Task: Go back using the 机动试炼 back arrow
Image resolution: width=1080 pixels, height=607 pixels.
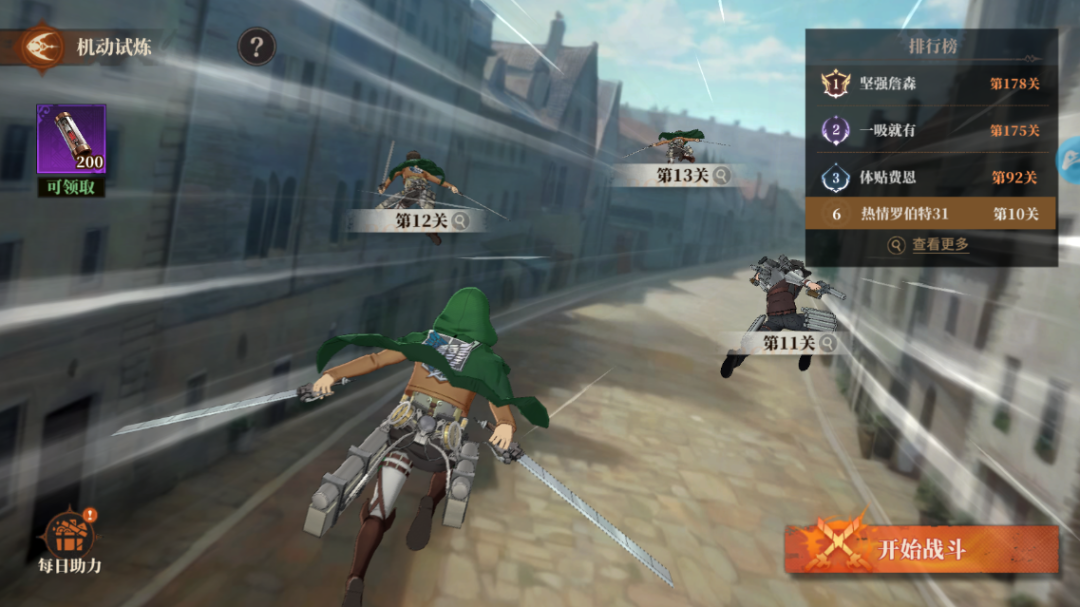Action: (x=42, y=47)
